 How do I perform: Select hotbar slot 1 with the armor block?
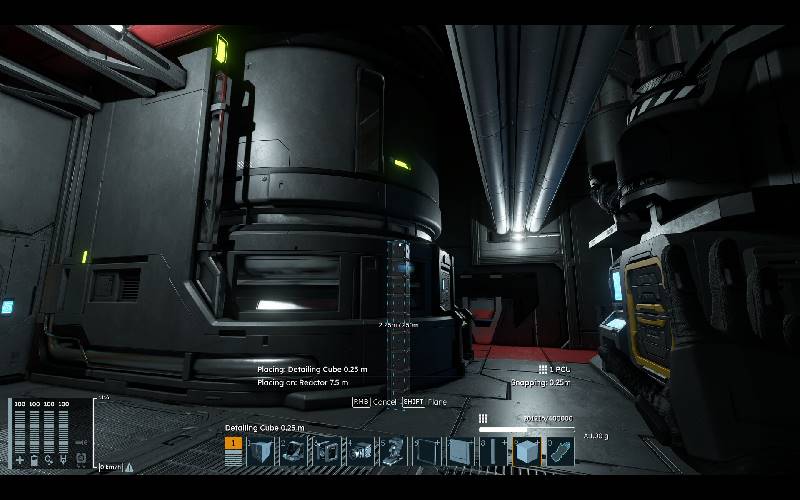262,452
